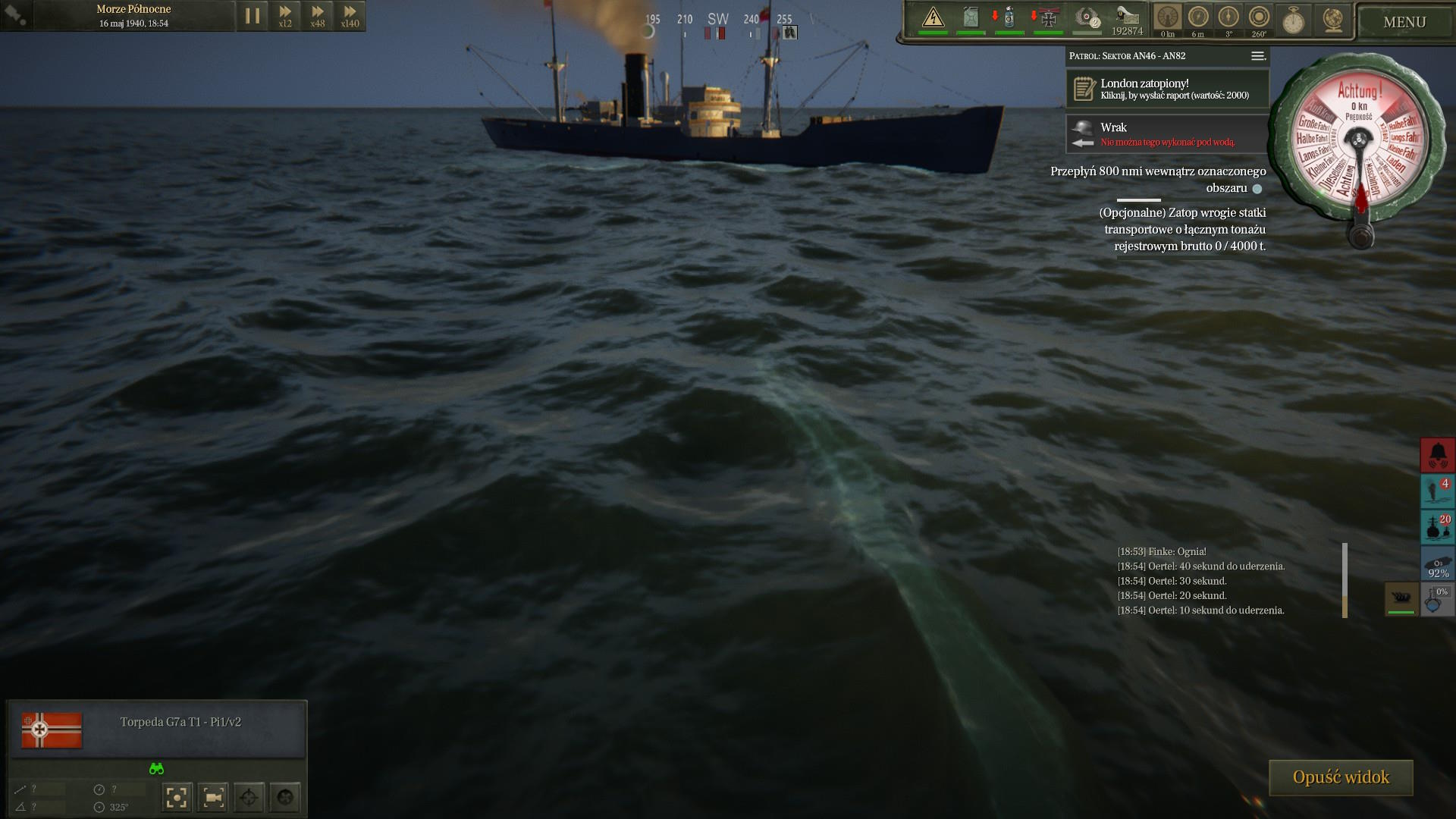Image resolution: width=1456 pixels, height=819 pixels.
Task: Click the stopwatch icon
Action: click(1293, 20)
